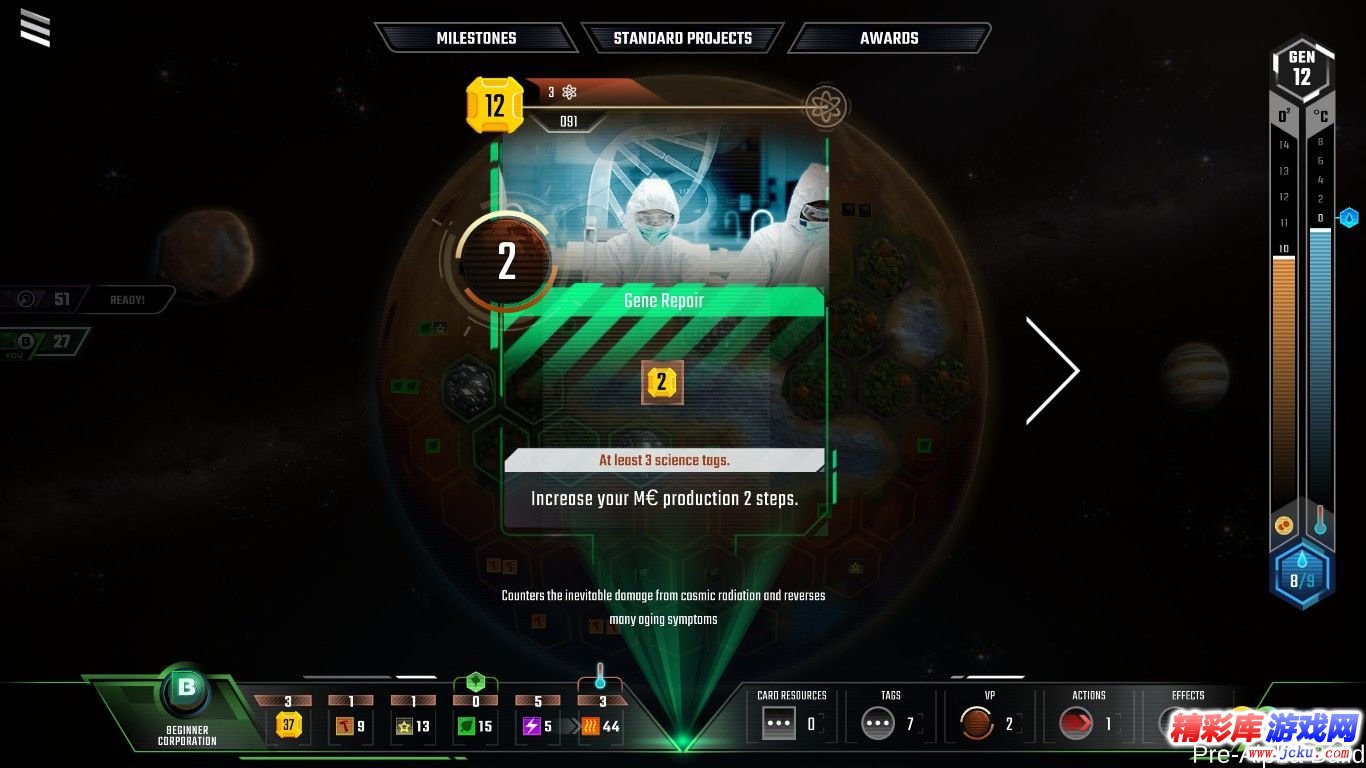The width and height of the screenshot is (1366, 768).
Task: Convert plants using the green plant resource
Action: 475,725
